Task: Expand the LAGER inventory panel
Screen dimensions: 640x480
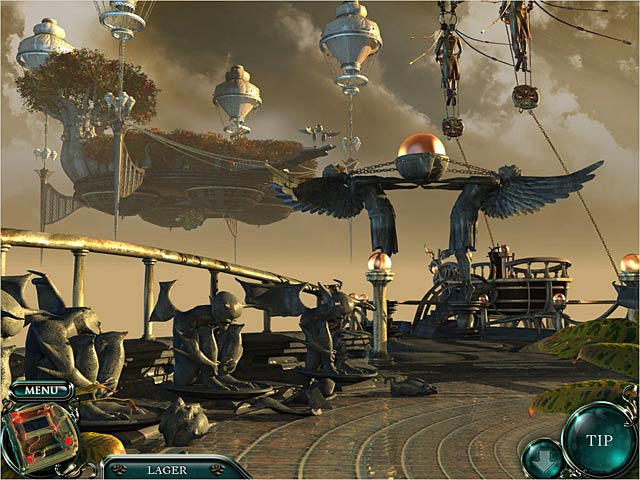Action: 168,469
